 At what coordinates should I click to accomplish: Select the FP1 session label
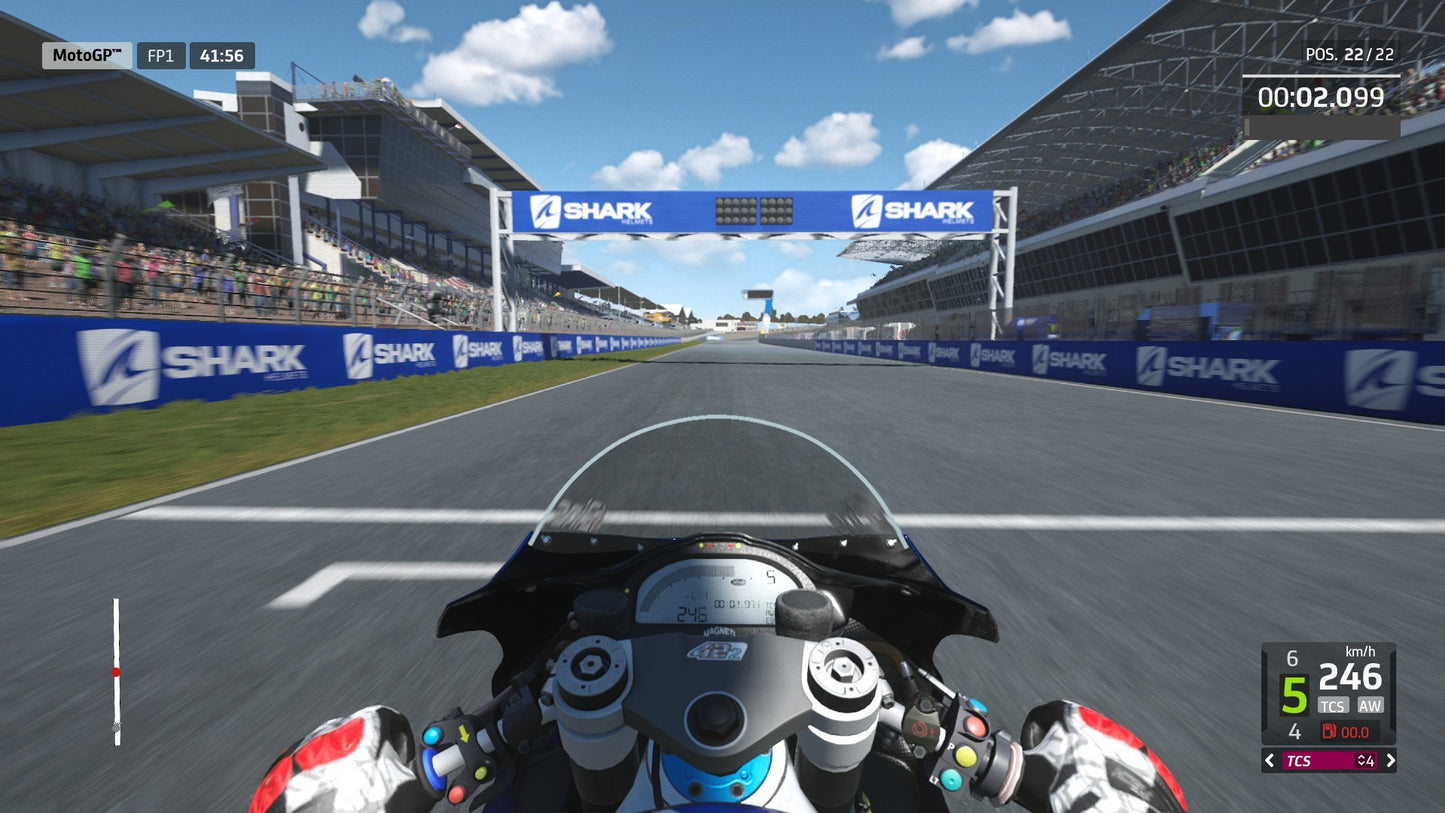pyautogui.click(x=161, y=56)
